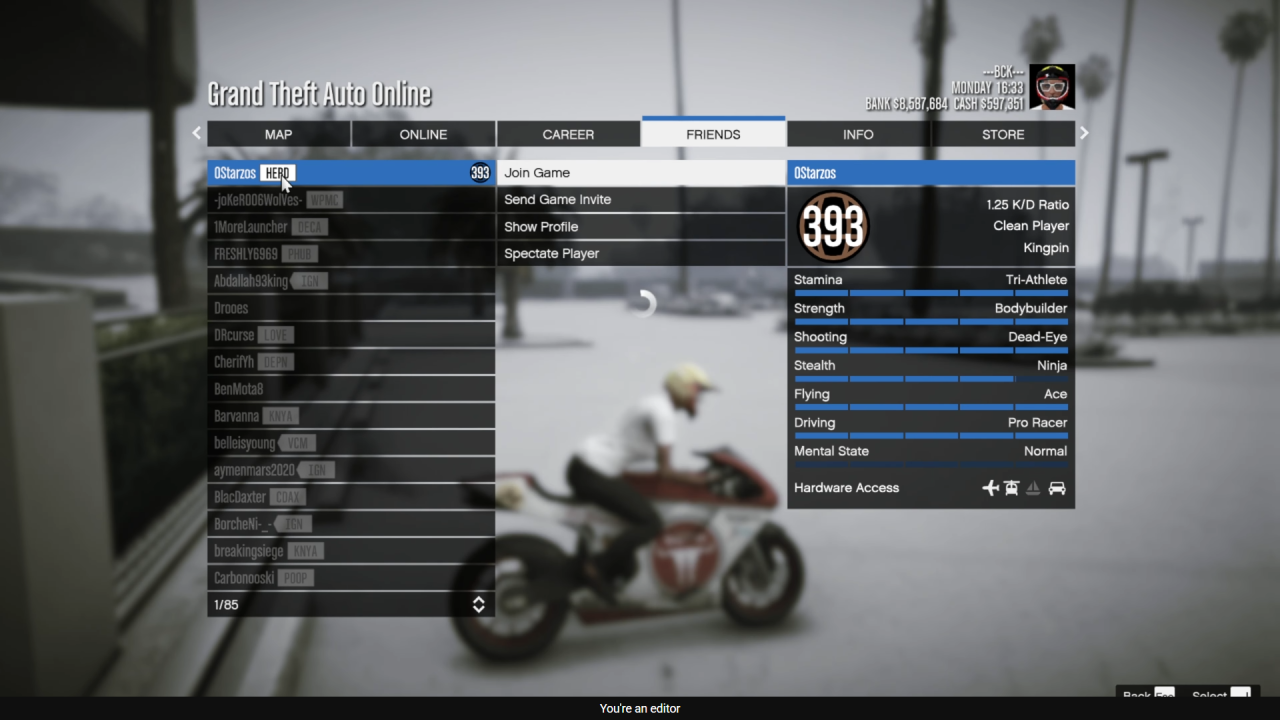The height and width of the screenshot is (720, 1280).
Task: Click the sailboat Hardware Access icon
Action: (x=1033, y=488)
